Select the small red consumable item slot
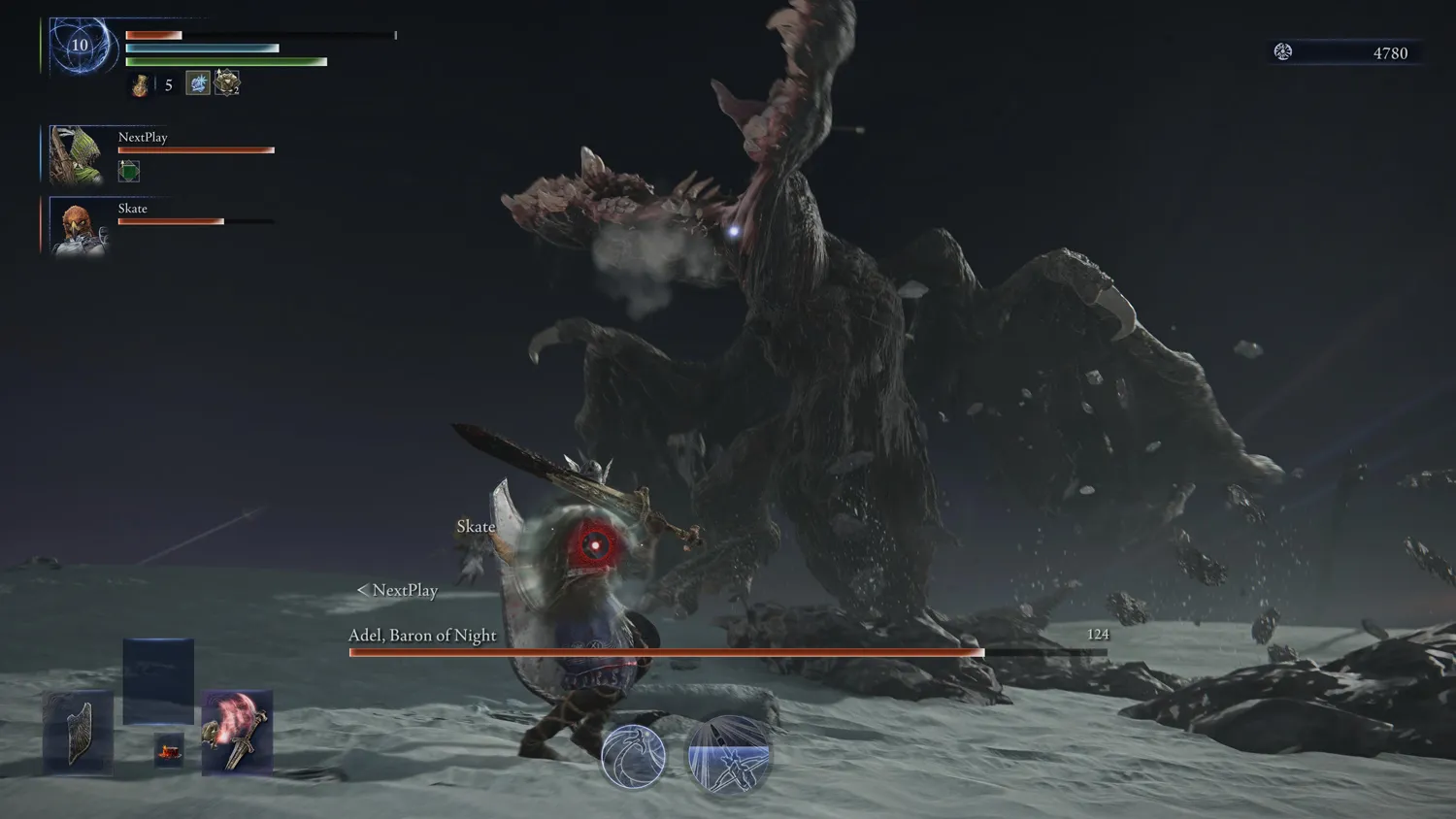Viewport: 1456px width, 819px height. [169, 750]
